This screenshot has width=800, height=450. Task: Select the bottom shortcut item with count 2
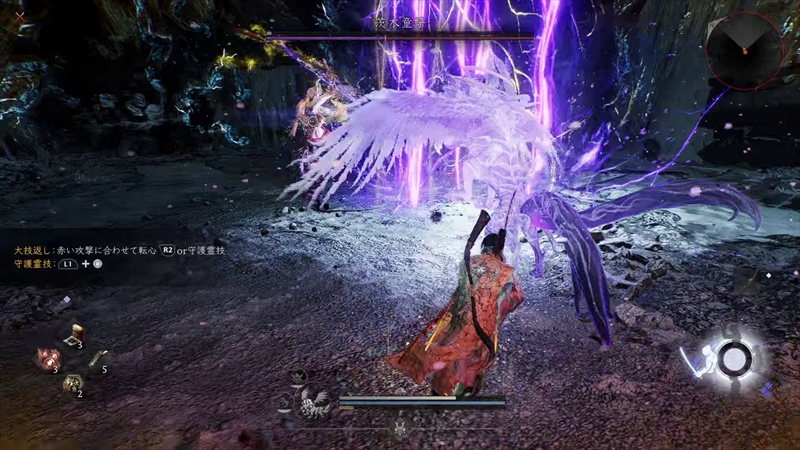coord(72,383)
